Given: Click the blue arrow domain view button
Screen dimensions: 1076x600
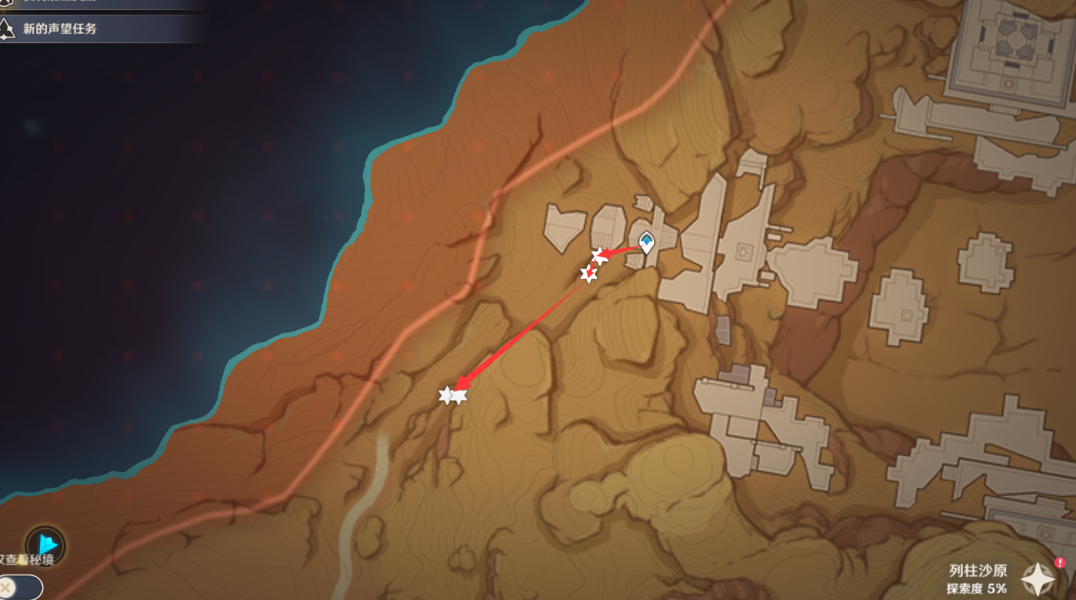Looking at the screenshot, I should (46, 546).
